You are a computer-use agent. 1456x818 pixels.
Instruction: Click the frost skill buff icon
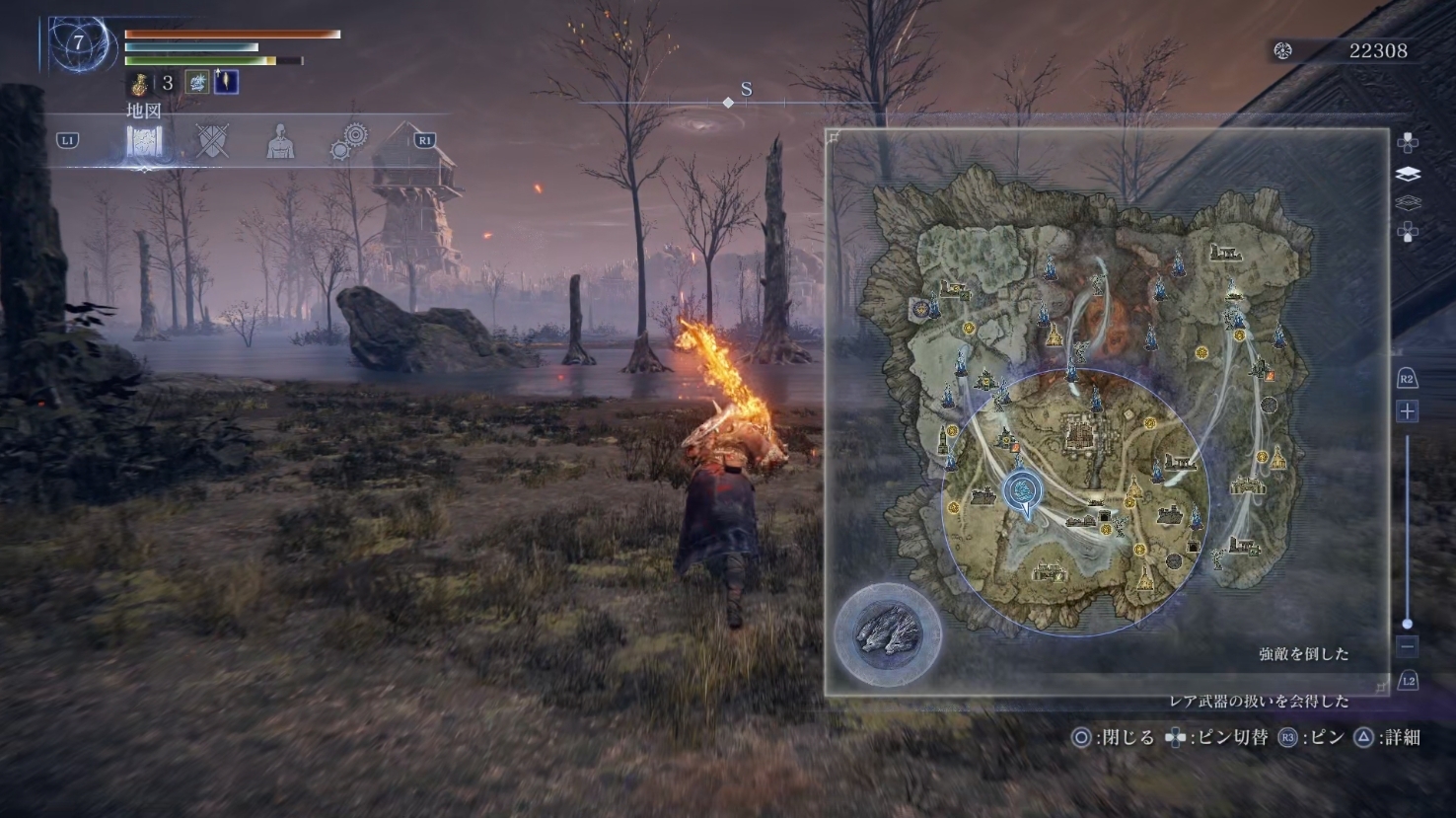pyautogui.click(x=197, y=82)
